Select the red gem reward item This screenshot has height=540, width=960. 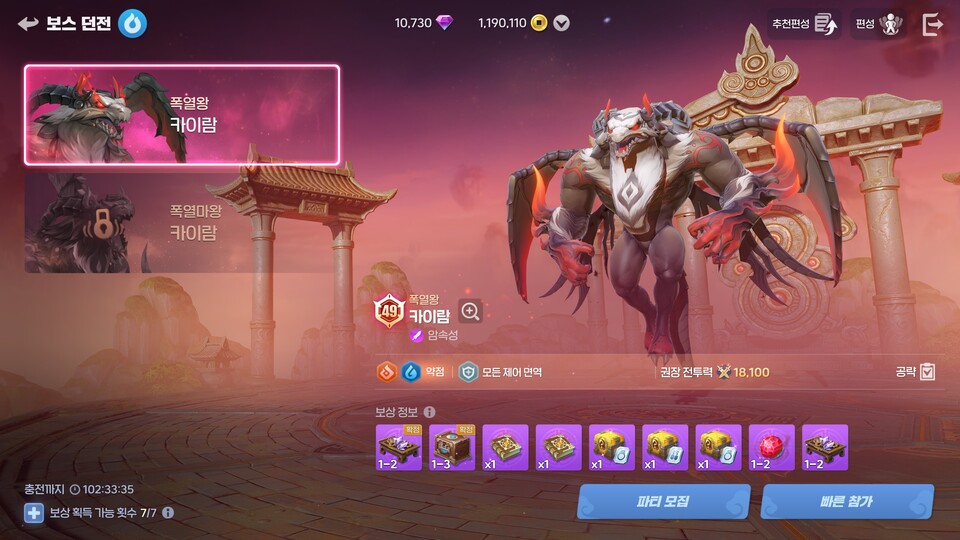pos(772,447)
